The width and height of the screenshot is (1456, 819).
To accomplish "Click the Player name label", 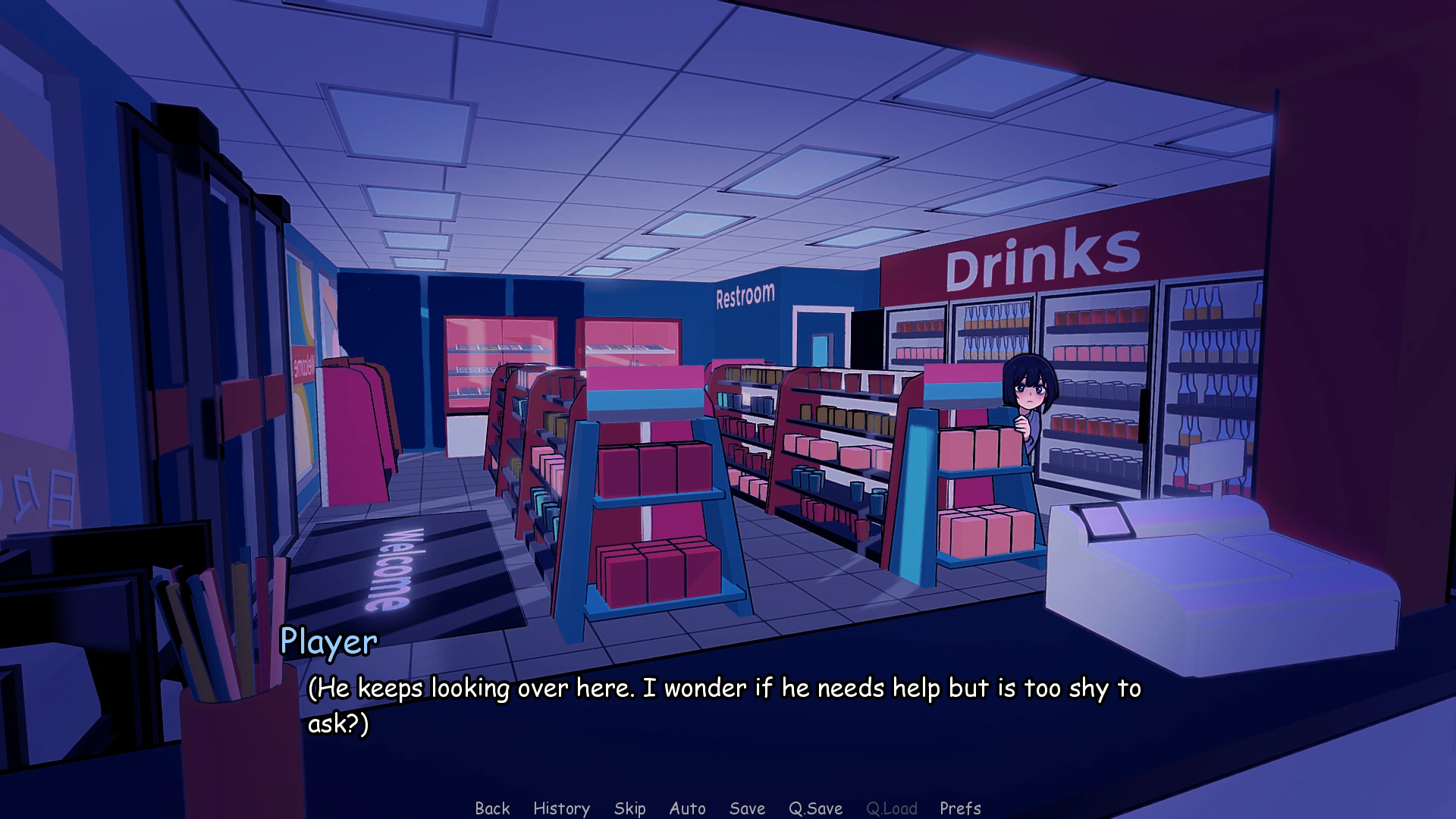I will 328,642.
